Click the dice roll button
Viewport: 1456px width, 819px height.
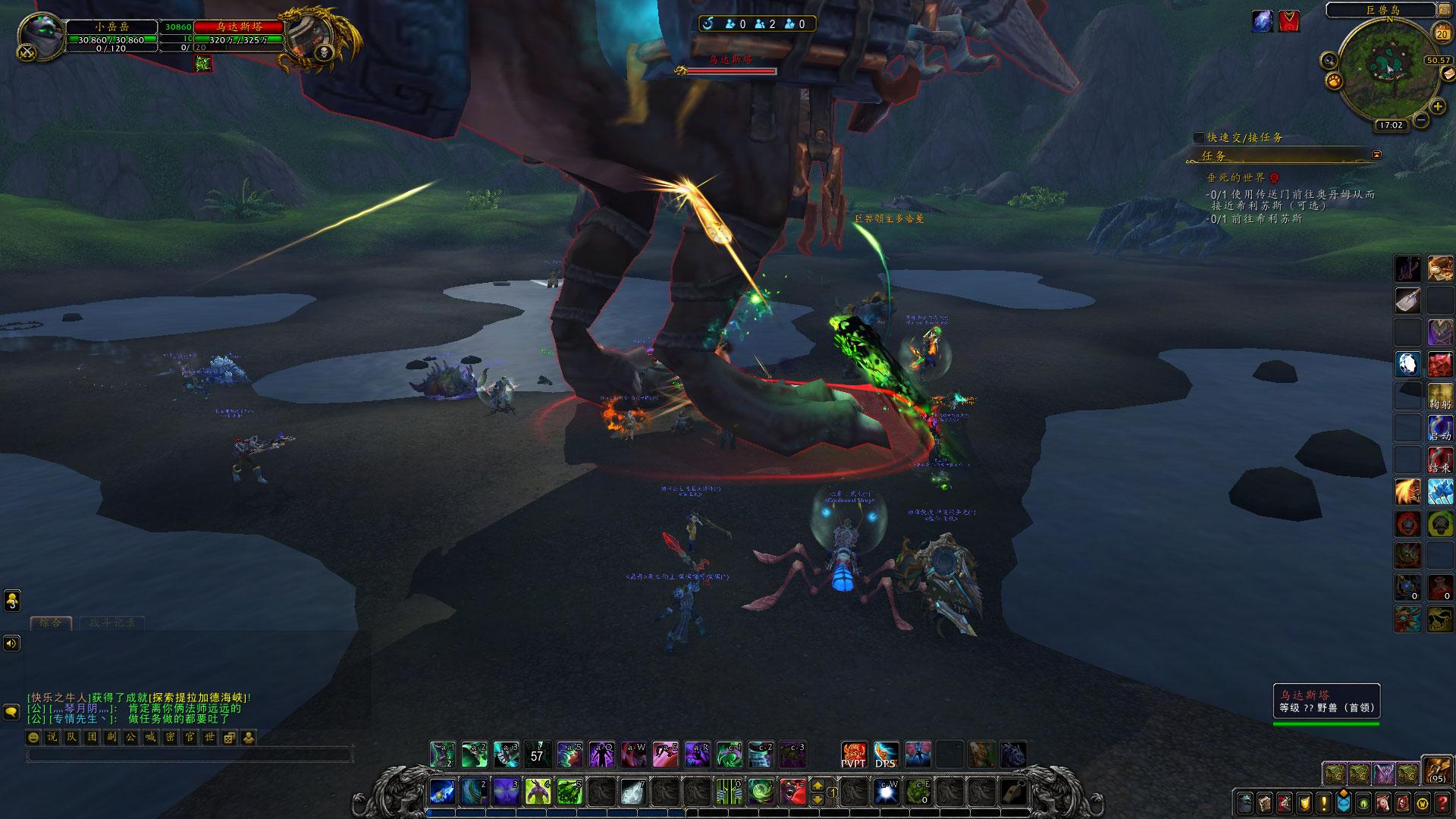(229, 737)
